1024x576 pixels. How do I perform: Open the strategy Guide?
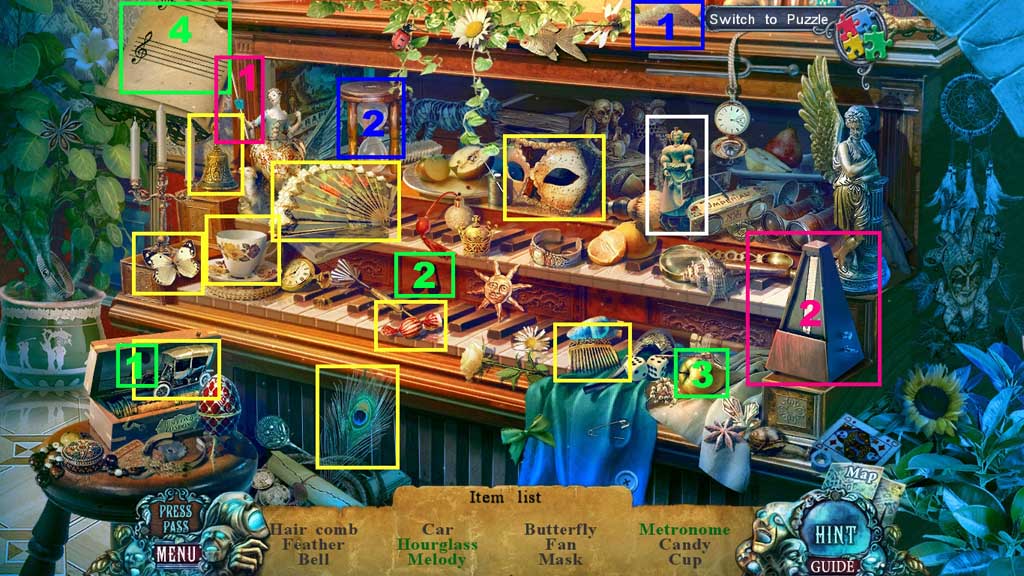point(830,566)
